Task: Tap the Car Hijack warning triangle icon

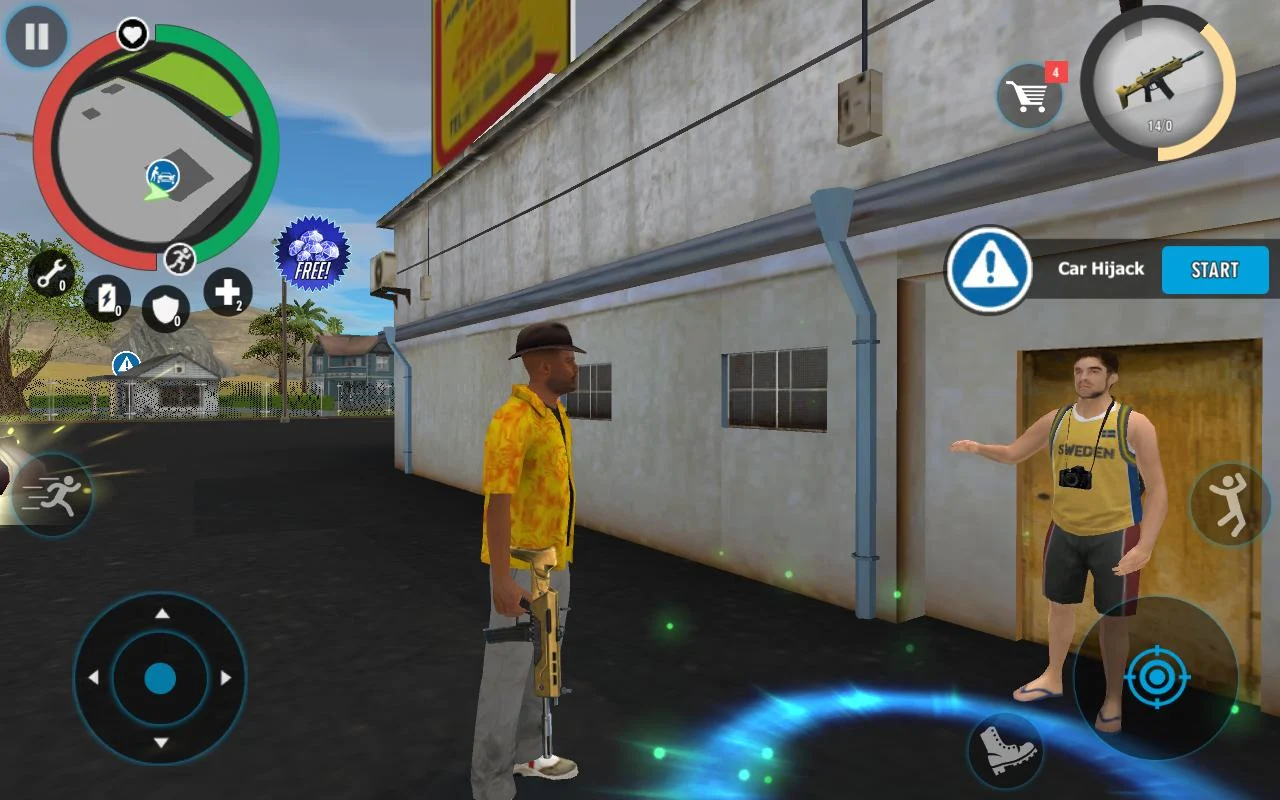Action: click(x=988, y=268)
